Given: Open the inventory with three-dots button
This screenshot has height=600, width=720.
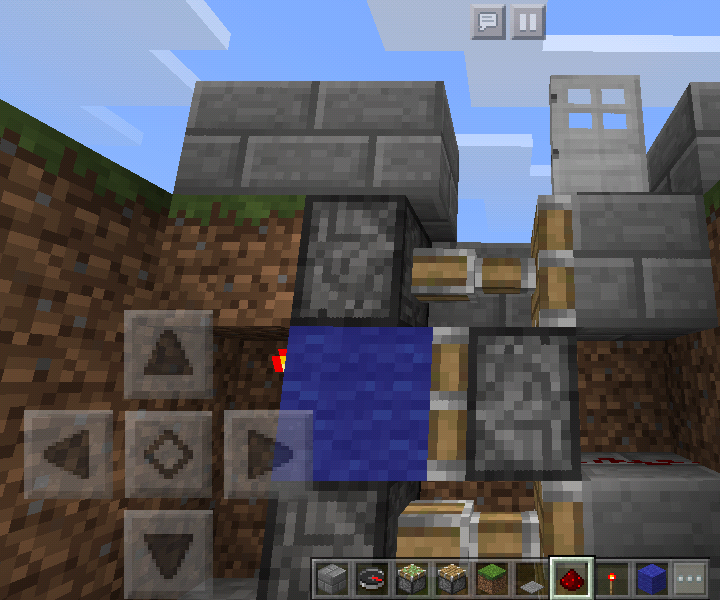Looking at the screenshot, I should tap(689, 578).
